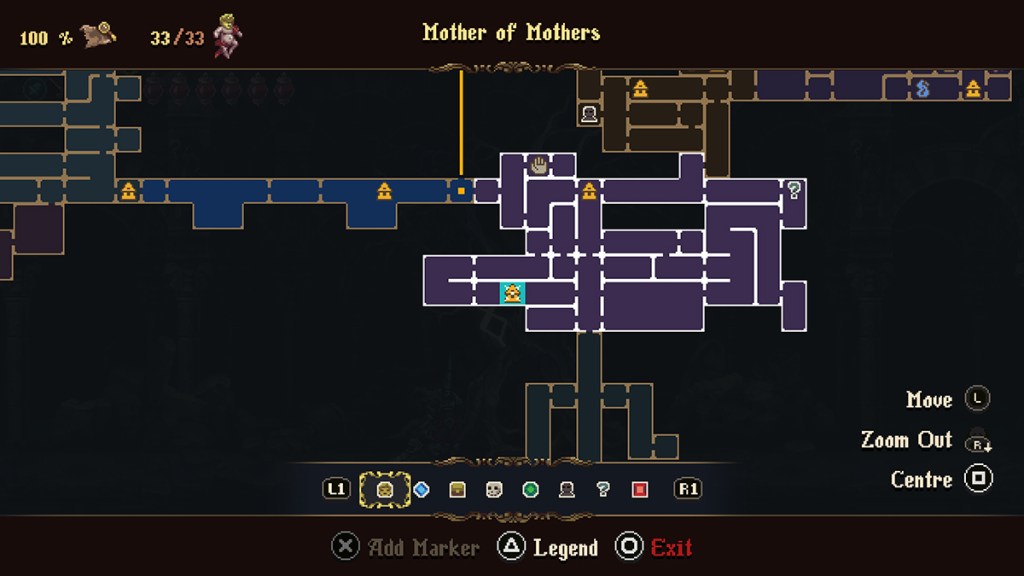Choose the green gem marker type
Viewport: 1024px width, 576px height.
tap(530, 489)
